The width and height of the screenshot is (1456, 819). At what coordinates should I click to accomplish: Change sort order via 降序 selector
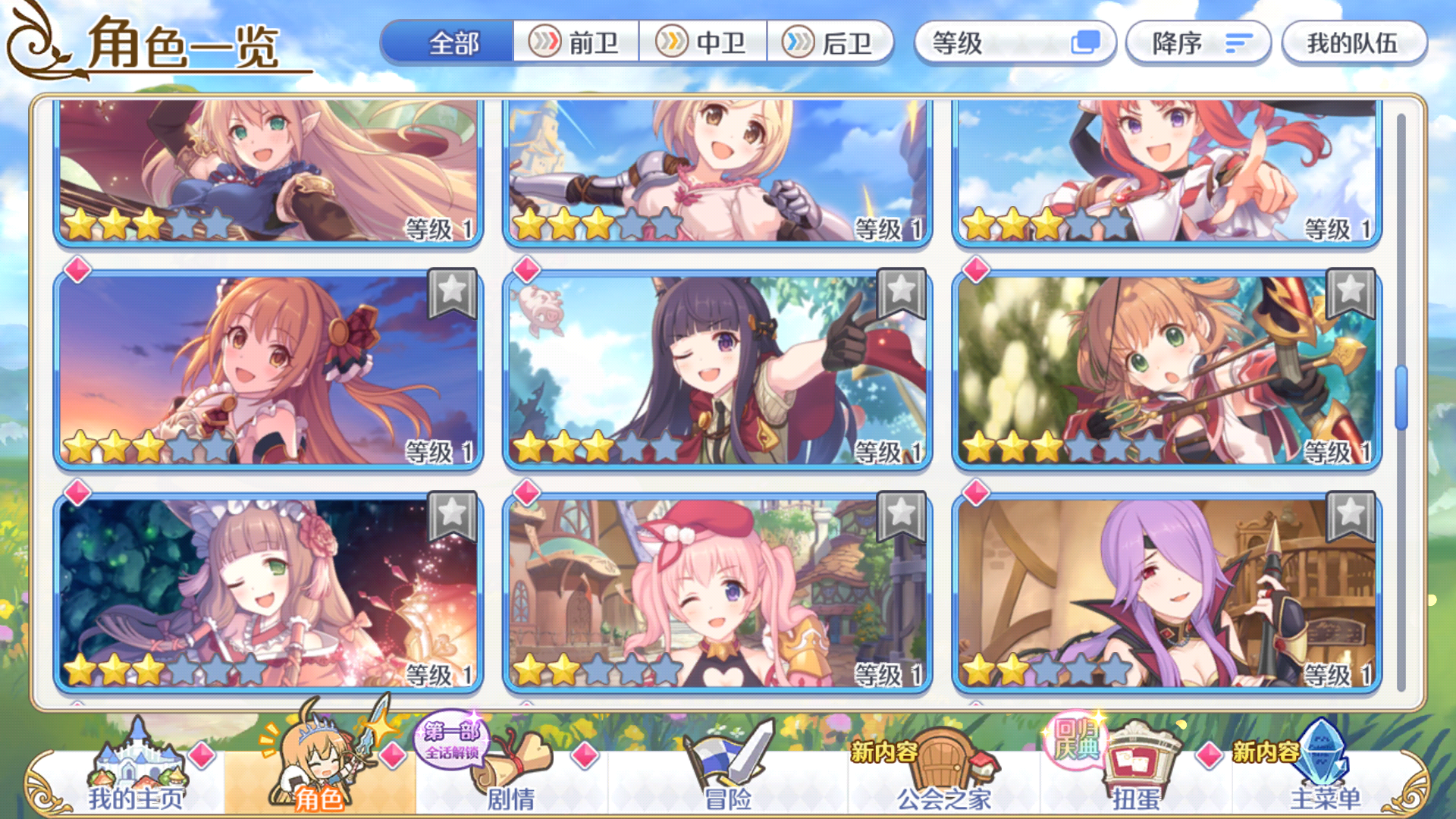tap(1198, 44)
